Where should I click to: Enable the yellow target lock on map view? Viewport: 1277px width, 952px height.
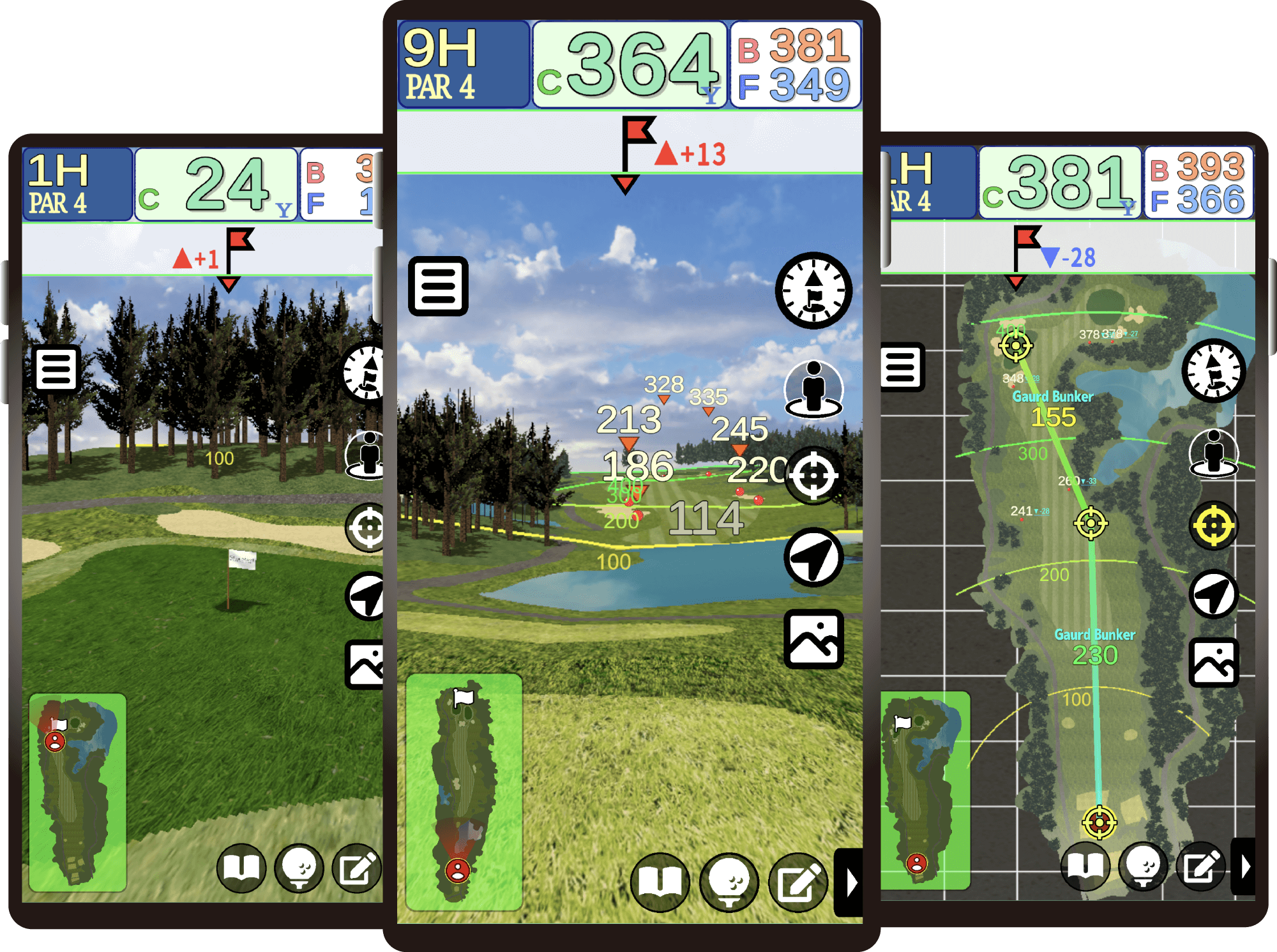1214,525
